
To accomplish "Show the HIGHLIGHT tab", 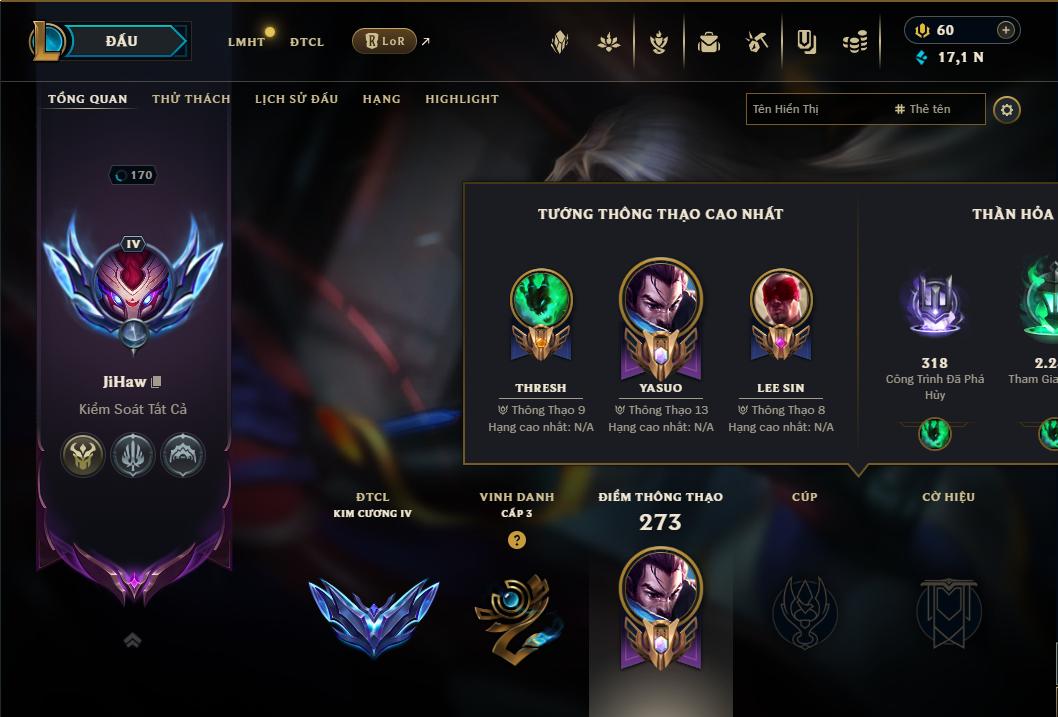I will (x=461, y=99).
